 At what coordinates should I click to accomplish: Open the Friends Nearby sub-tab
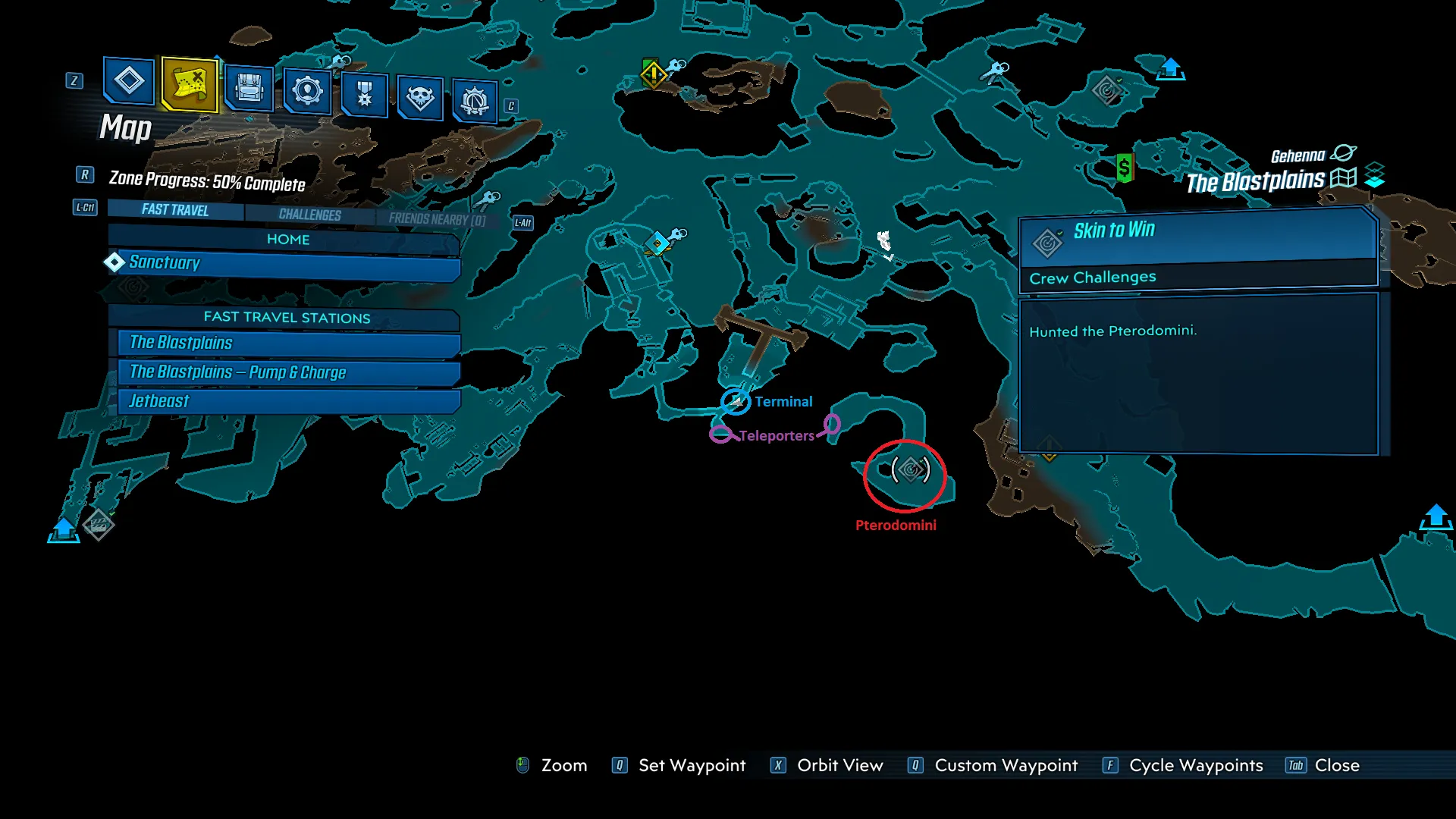click(437, 219)
